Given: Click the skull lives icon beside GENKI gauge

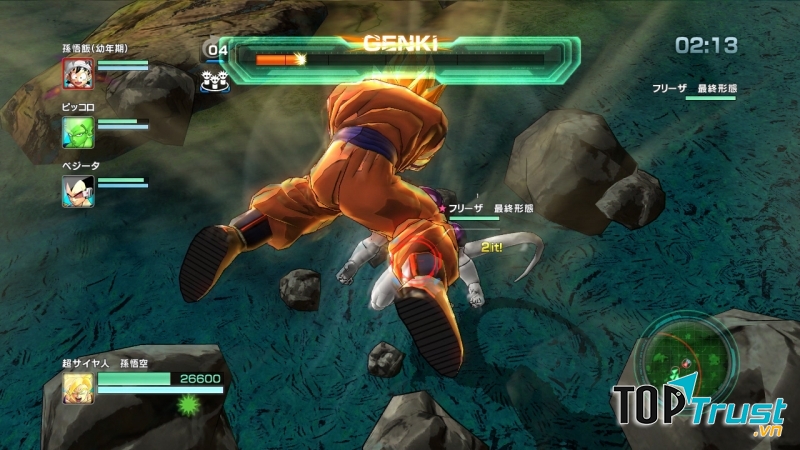Looking at the screenshot, I should (x=212, y=81).
